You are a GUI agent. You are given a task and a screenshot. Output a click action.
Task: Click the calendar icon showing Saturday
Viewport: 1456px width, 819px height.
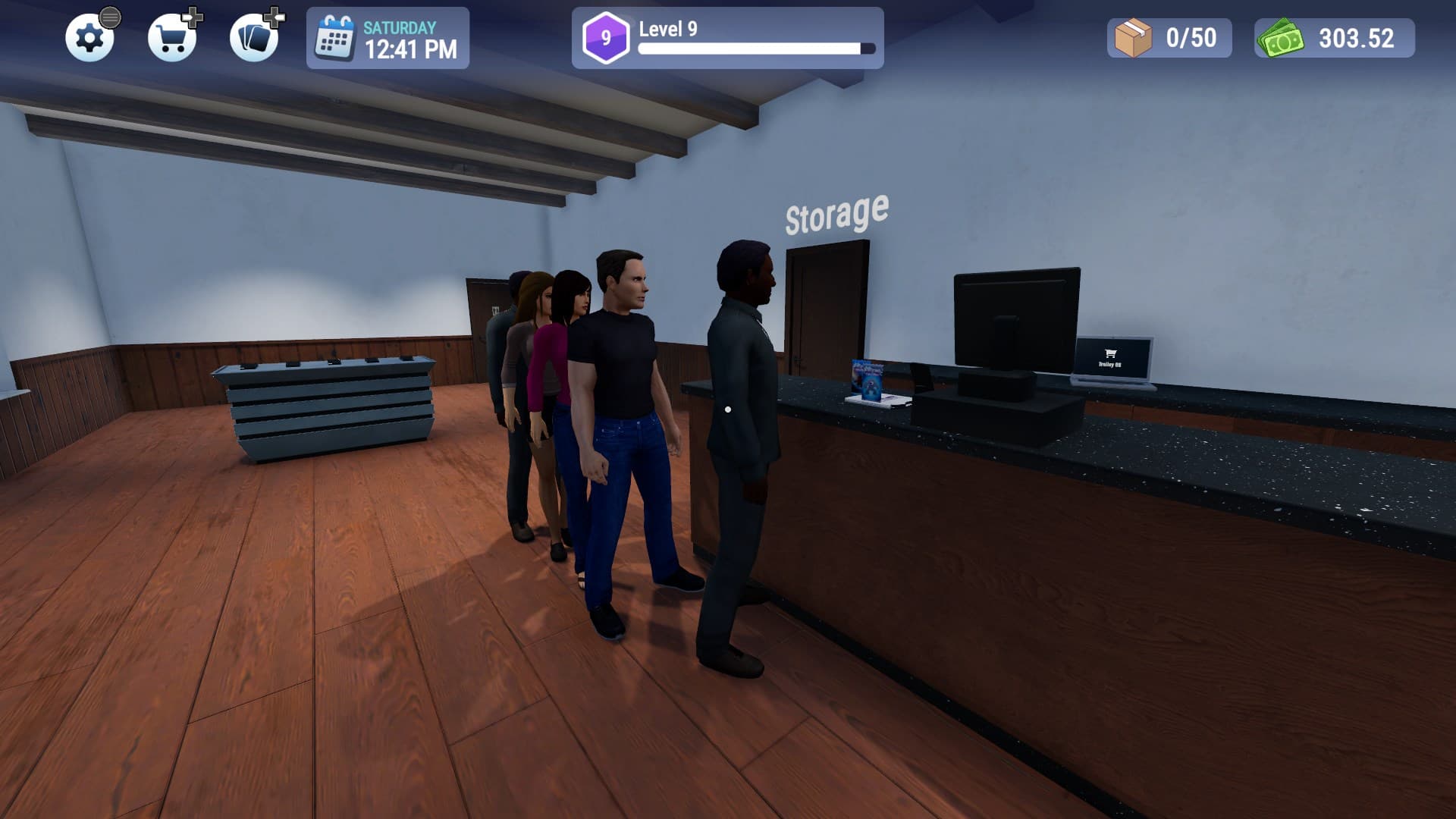pyautogui.click(x=334, y=37)
